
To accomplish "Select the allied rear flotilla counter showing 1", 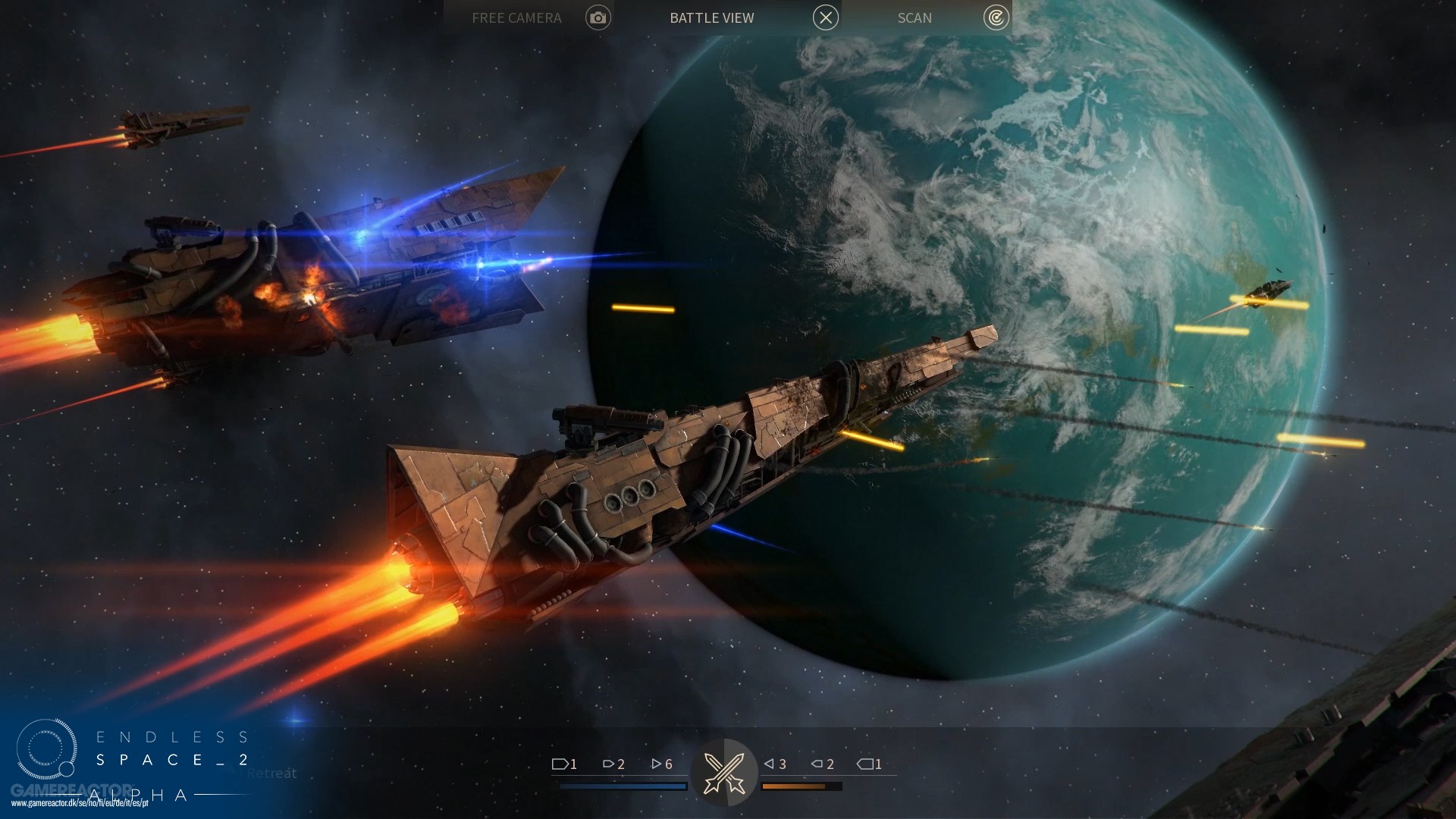I will (564, 764).
